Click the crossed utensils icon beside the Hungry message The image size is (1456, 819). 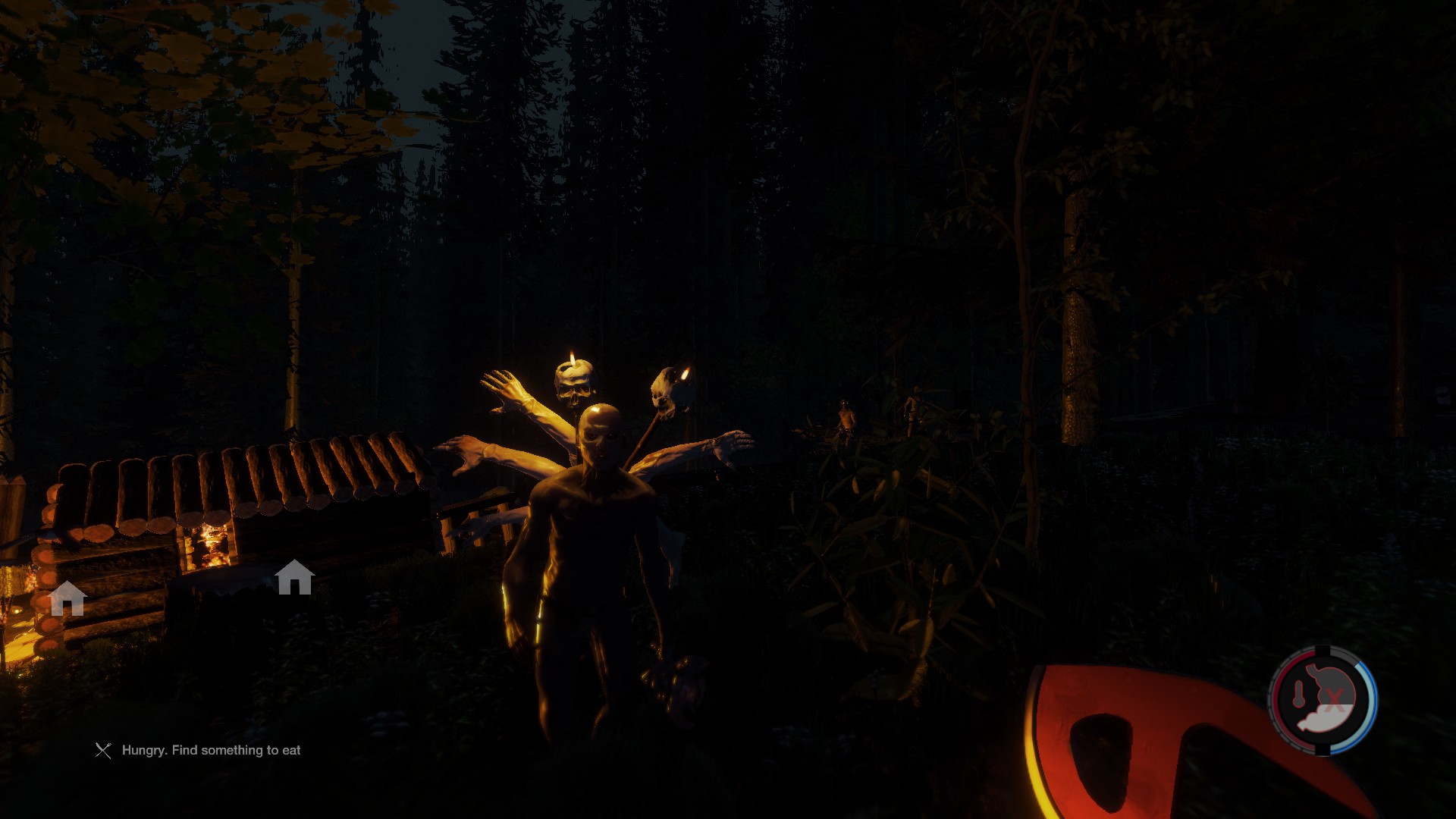(x=103, y=751)
